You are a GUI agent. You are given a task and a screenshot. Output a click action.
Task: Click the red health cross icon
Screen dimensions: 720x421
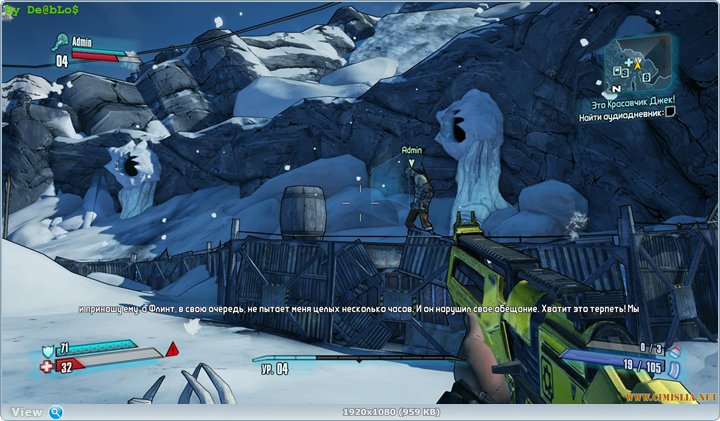48,366
